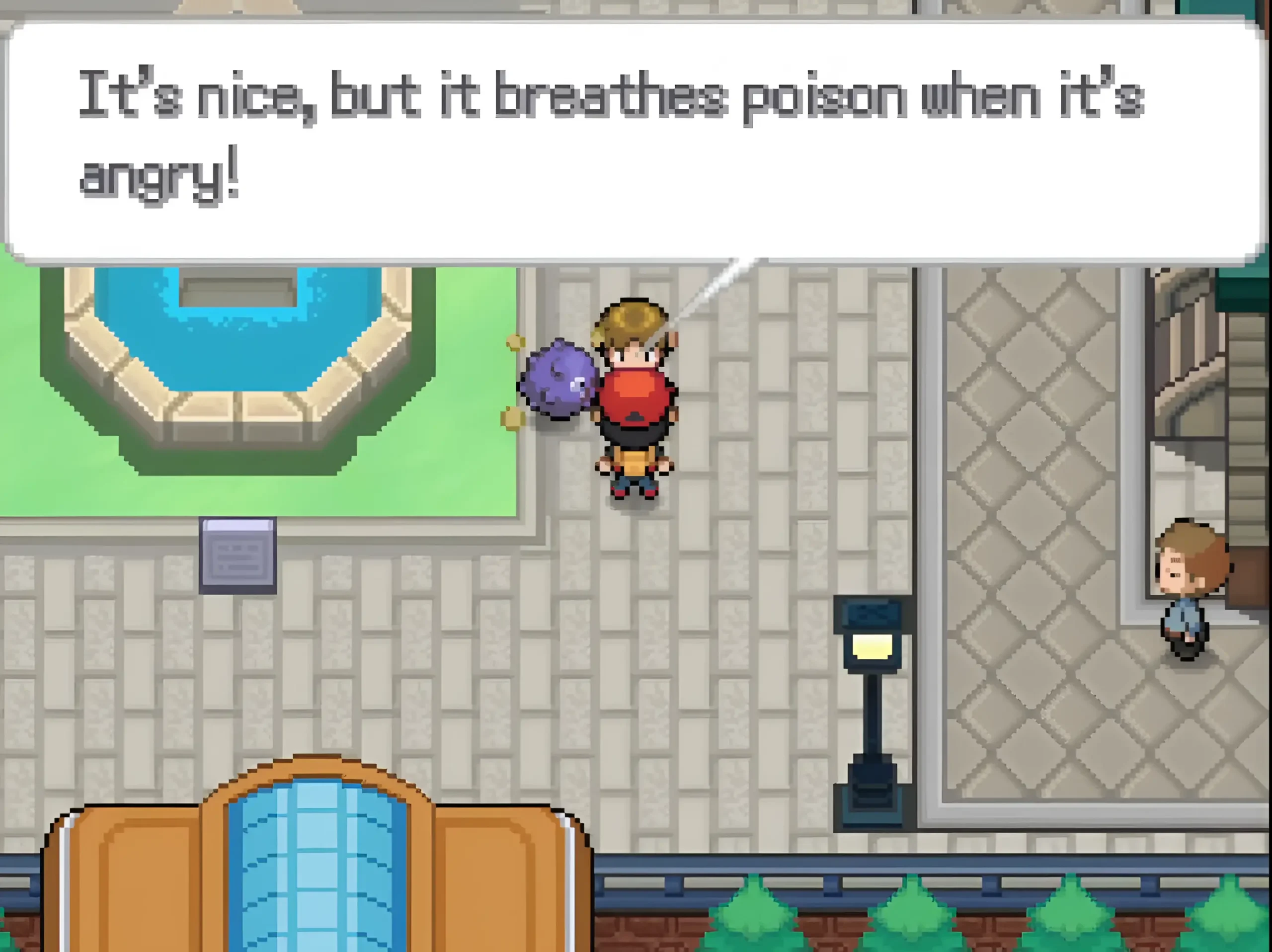Click the Koffing sprite beside the player
The image size is (1272, 952).
pos(560,385)
